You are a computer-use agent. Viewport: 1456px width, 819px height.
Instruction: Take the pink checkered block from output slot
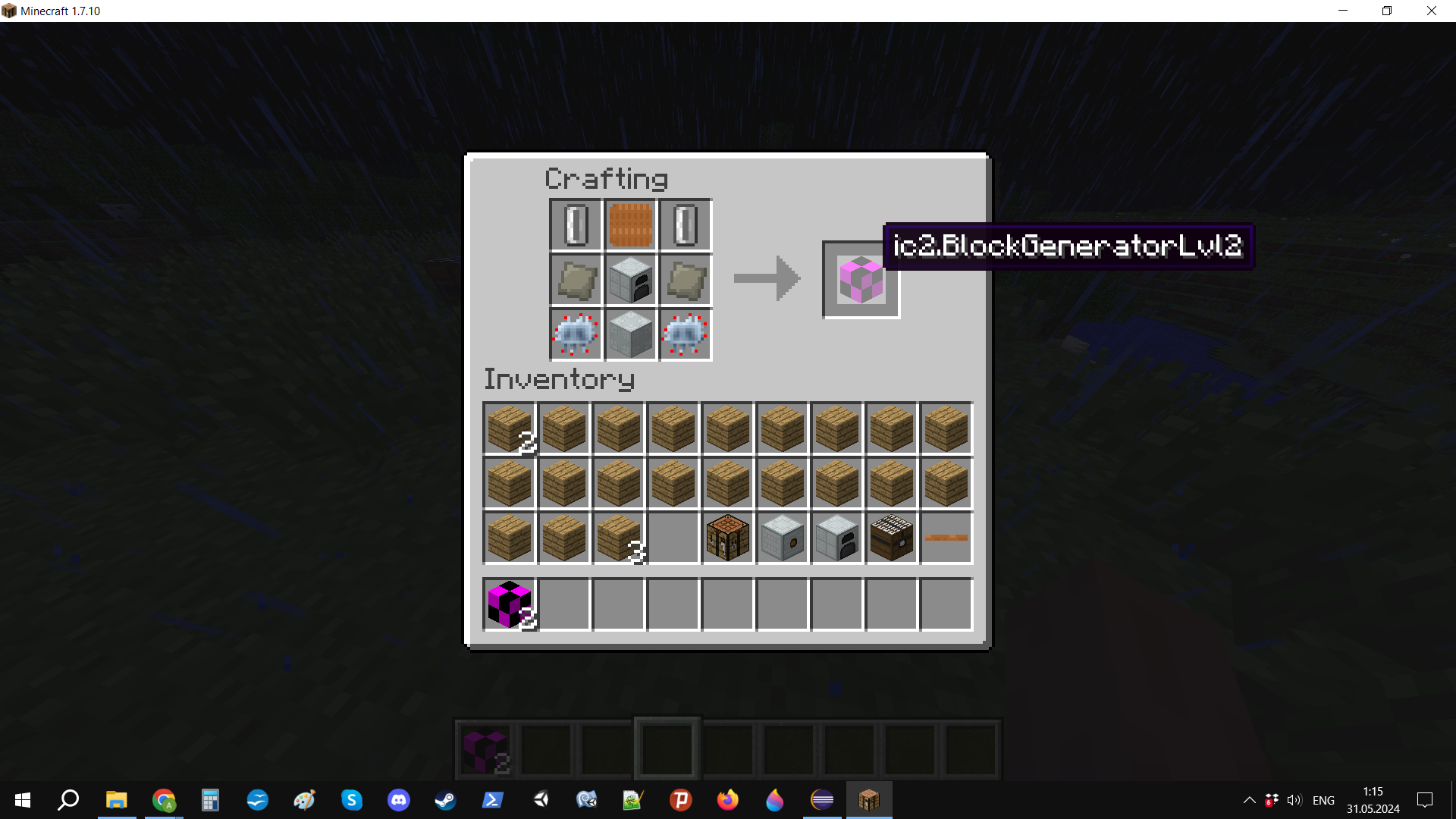(861, 279)
